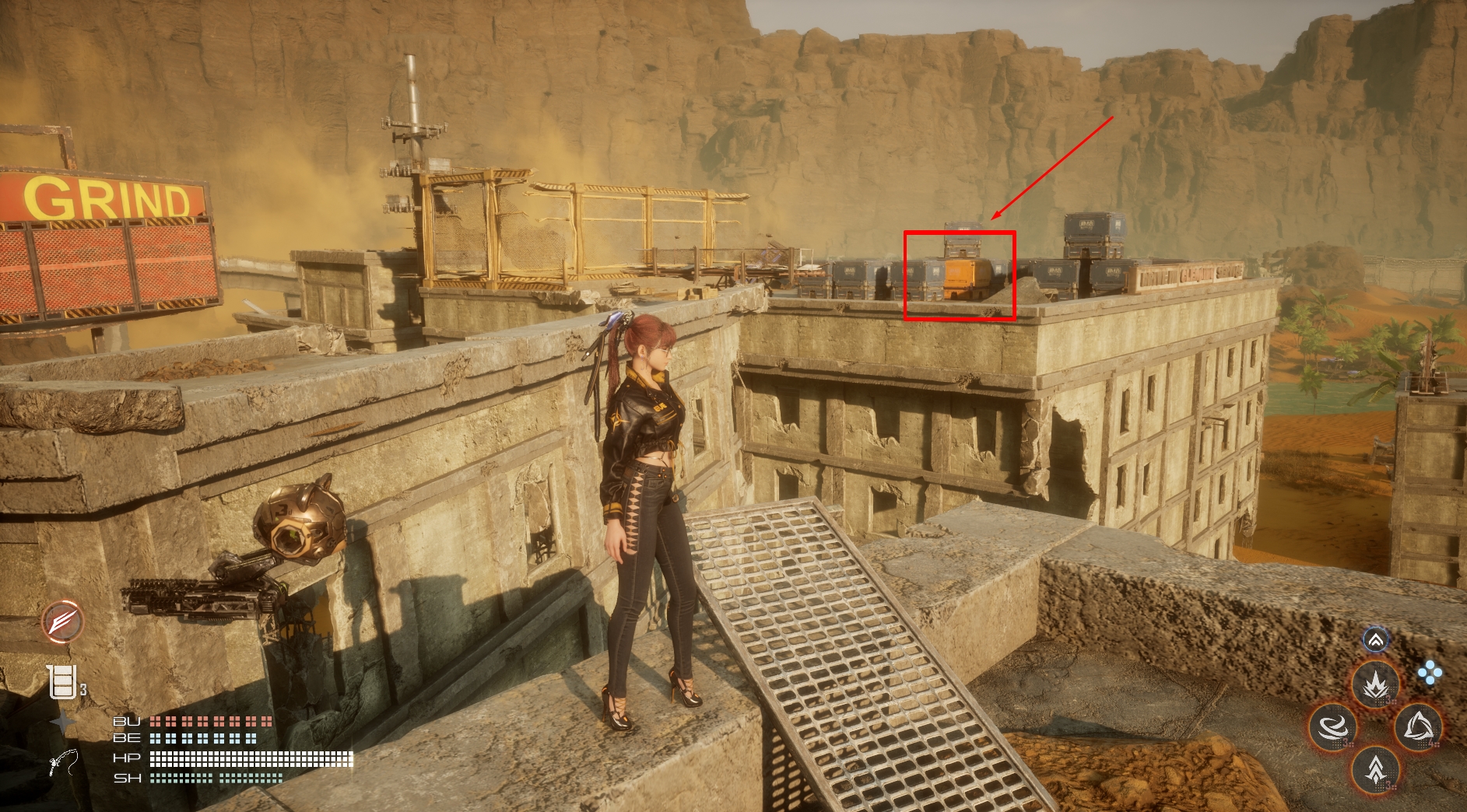Trigger the double-chevron up icon
Image resolution: width=1467 pixels, height=812 pixels.
1376,640
